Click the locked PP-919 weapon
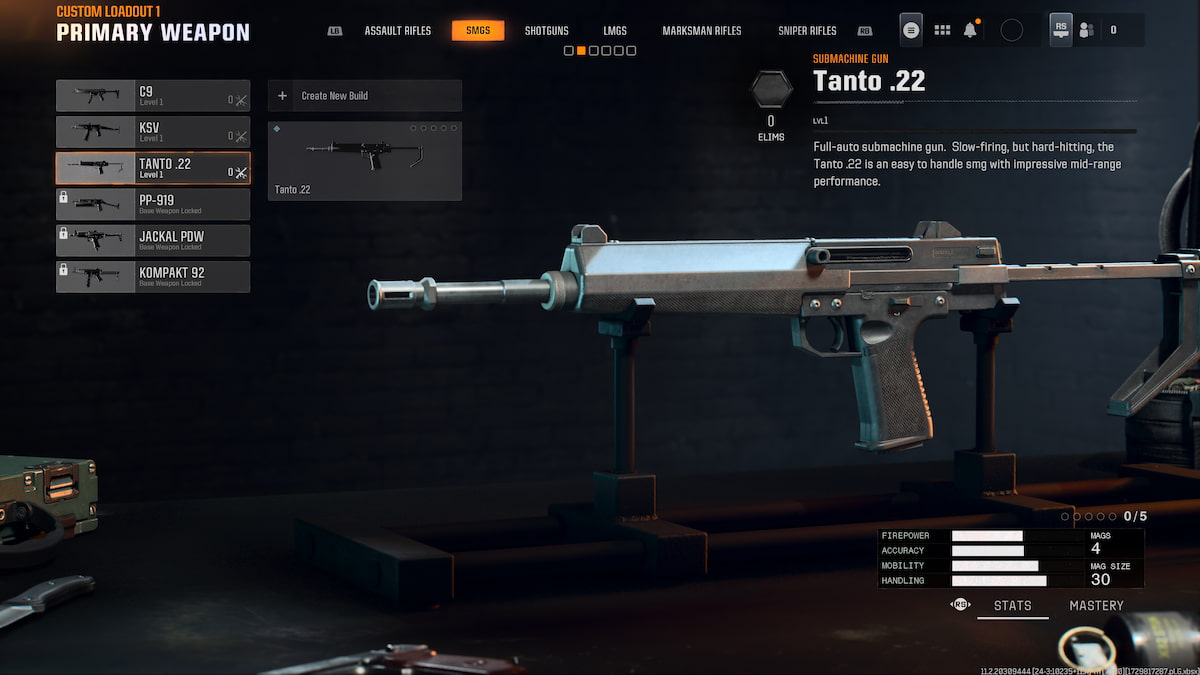The width and height of the screenshot is (1200, 675). coord(153,204)
